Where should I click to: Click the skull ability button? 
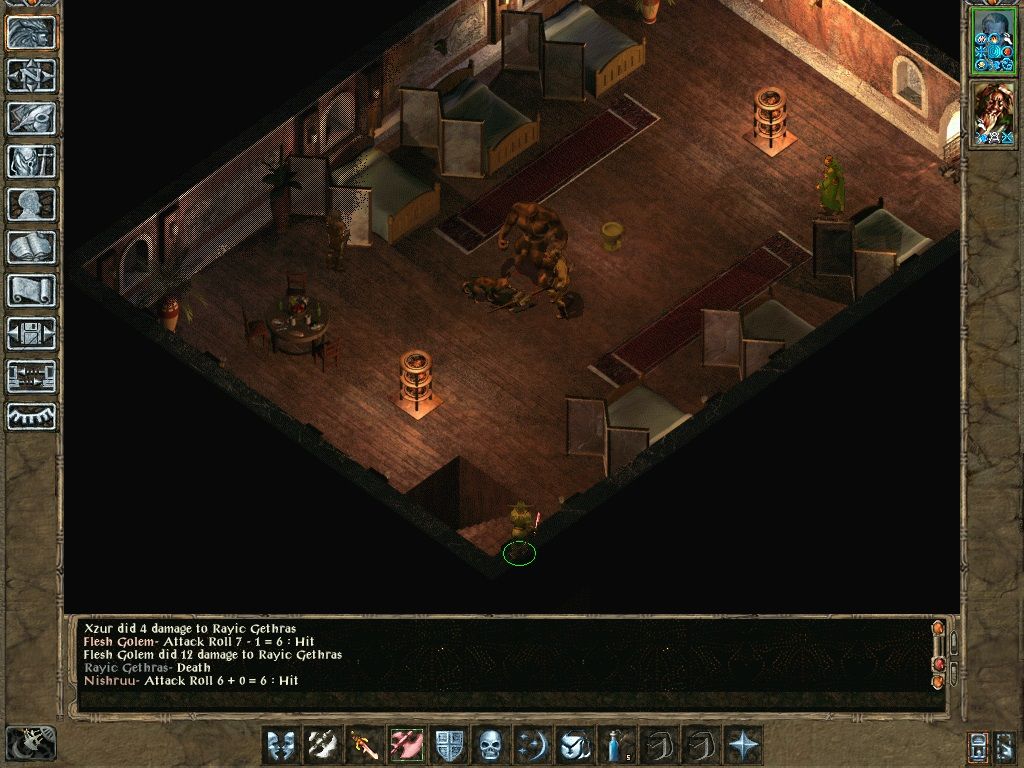pyautogui.click(x=489, y=745)
